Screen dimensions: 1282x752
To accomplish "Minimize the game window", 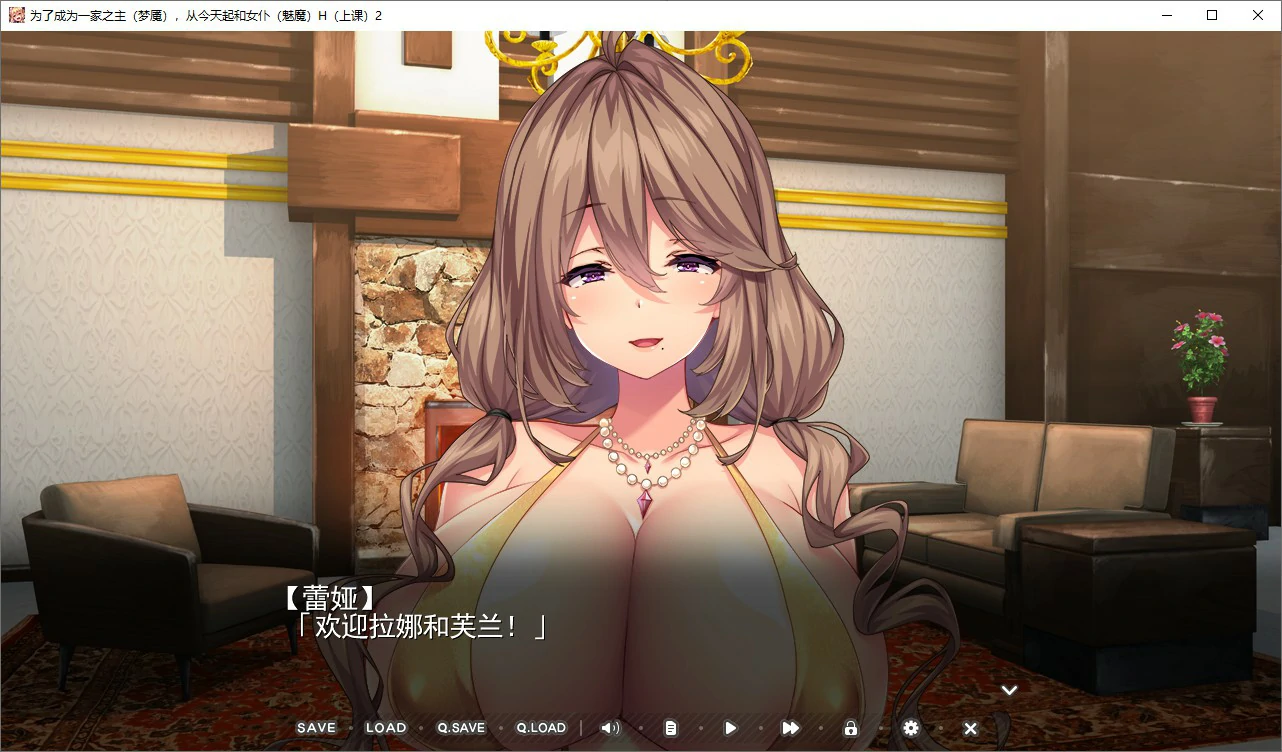I will (1166, 15).
